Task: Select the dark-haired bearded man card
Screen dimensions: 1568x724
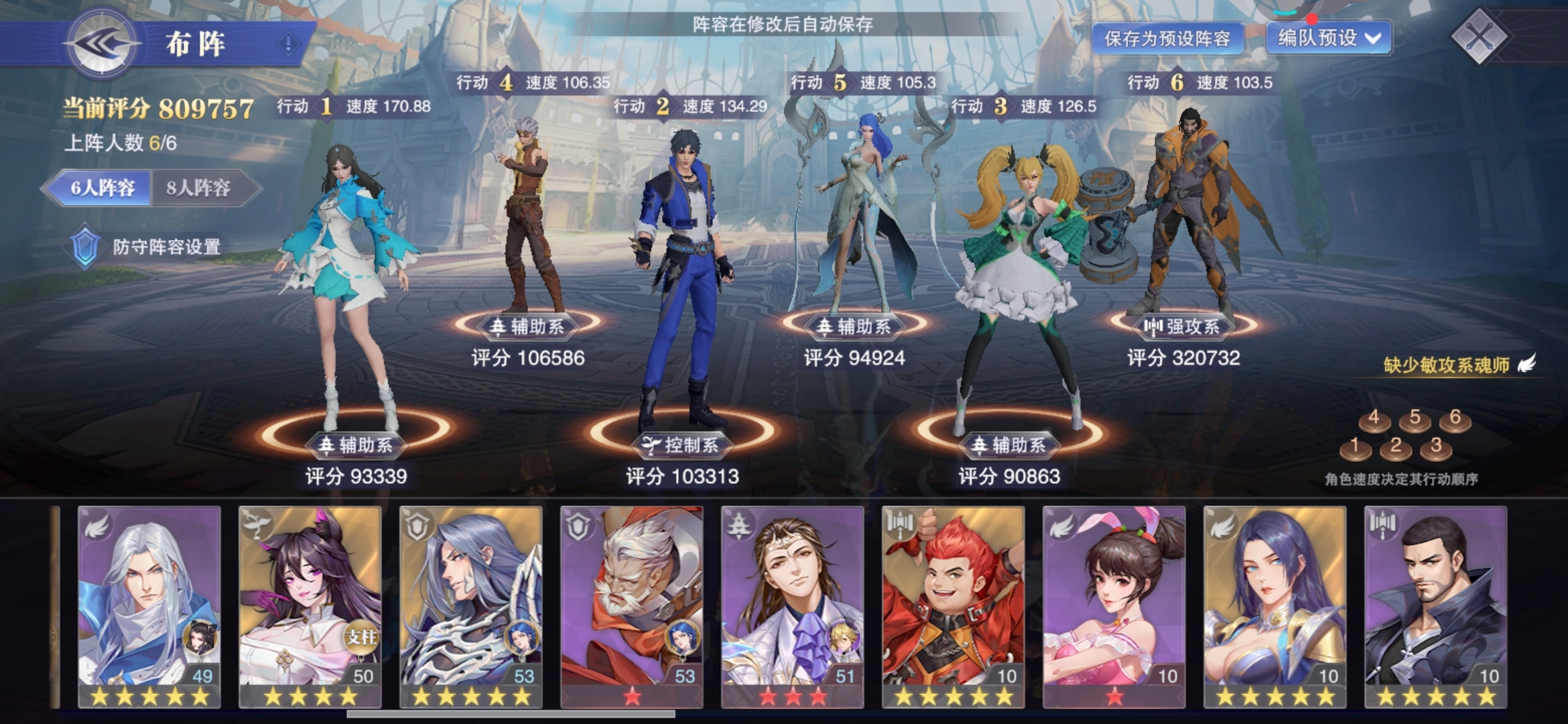Action: pyautogui.click(x=1436, y=607)
